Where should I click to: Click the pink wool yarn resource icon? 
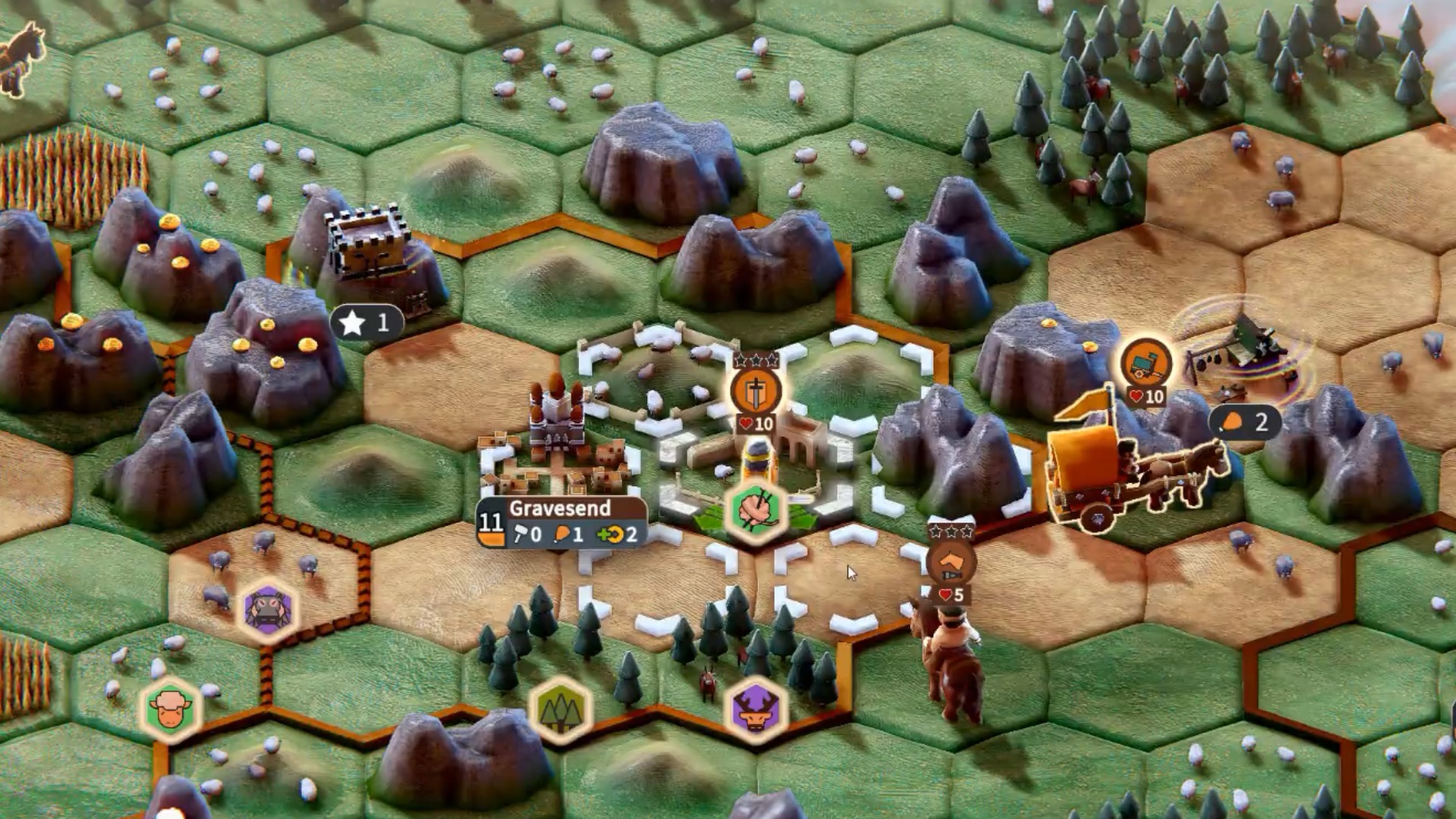pos(756,510)
